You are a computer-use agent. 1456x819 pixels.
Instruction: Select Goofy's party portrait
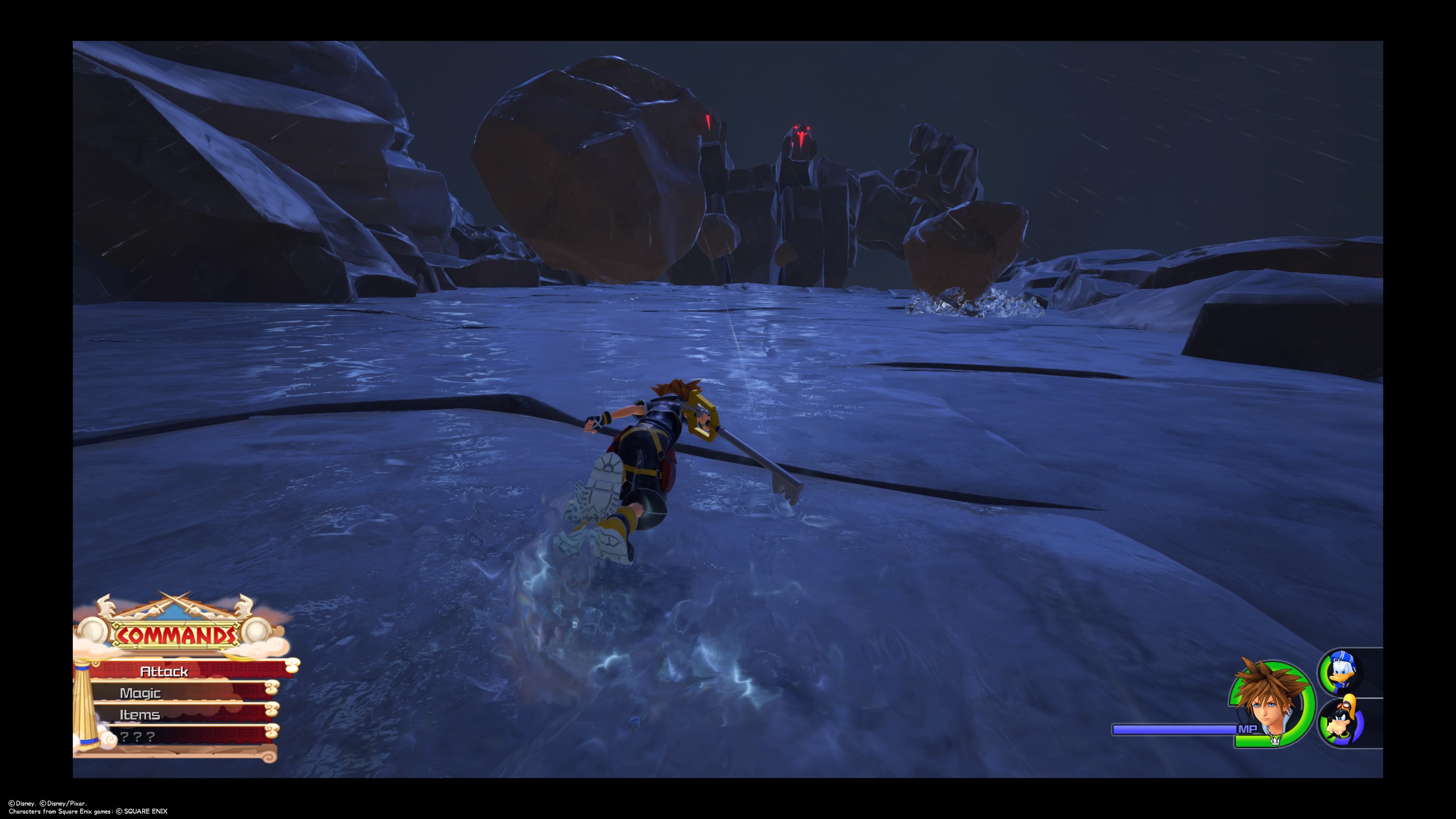(1341, 723)
